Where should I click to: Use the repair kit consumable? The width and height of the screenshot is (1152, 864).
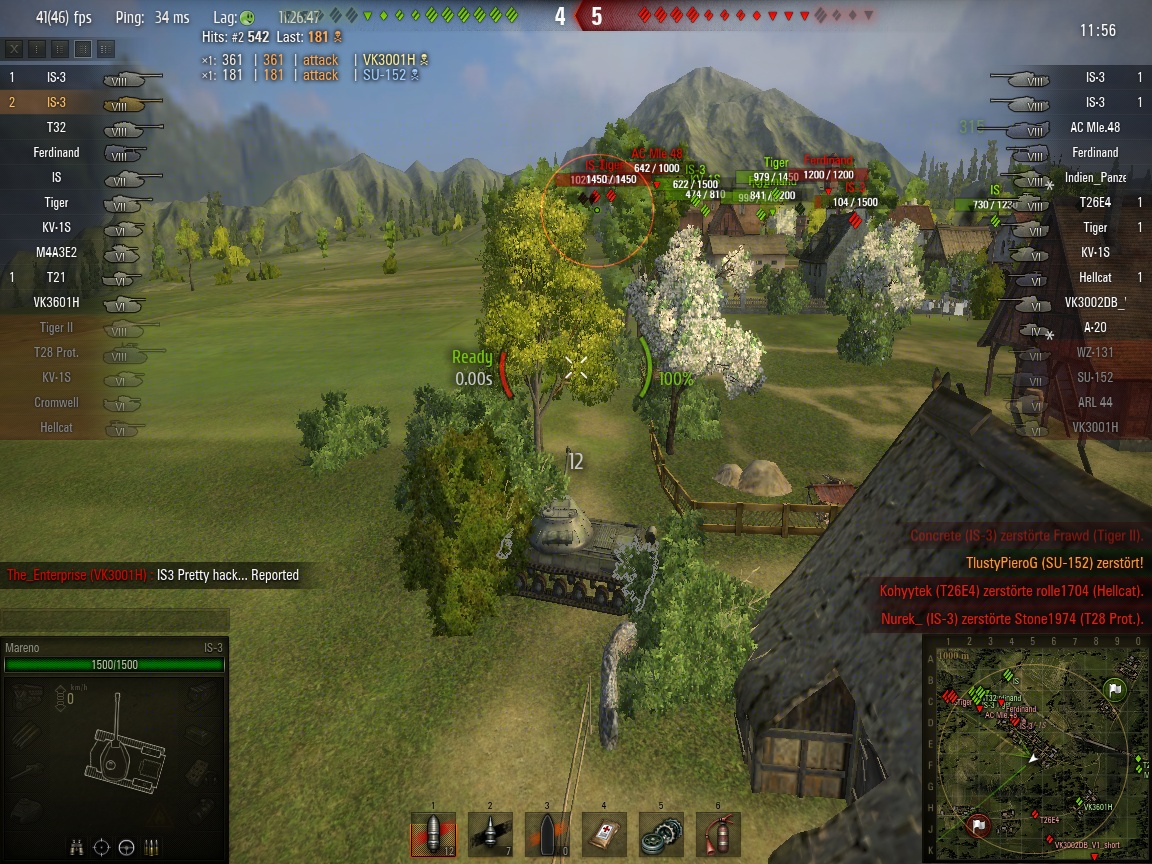click(x=661, y=833)
